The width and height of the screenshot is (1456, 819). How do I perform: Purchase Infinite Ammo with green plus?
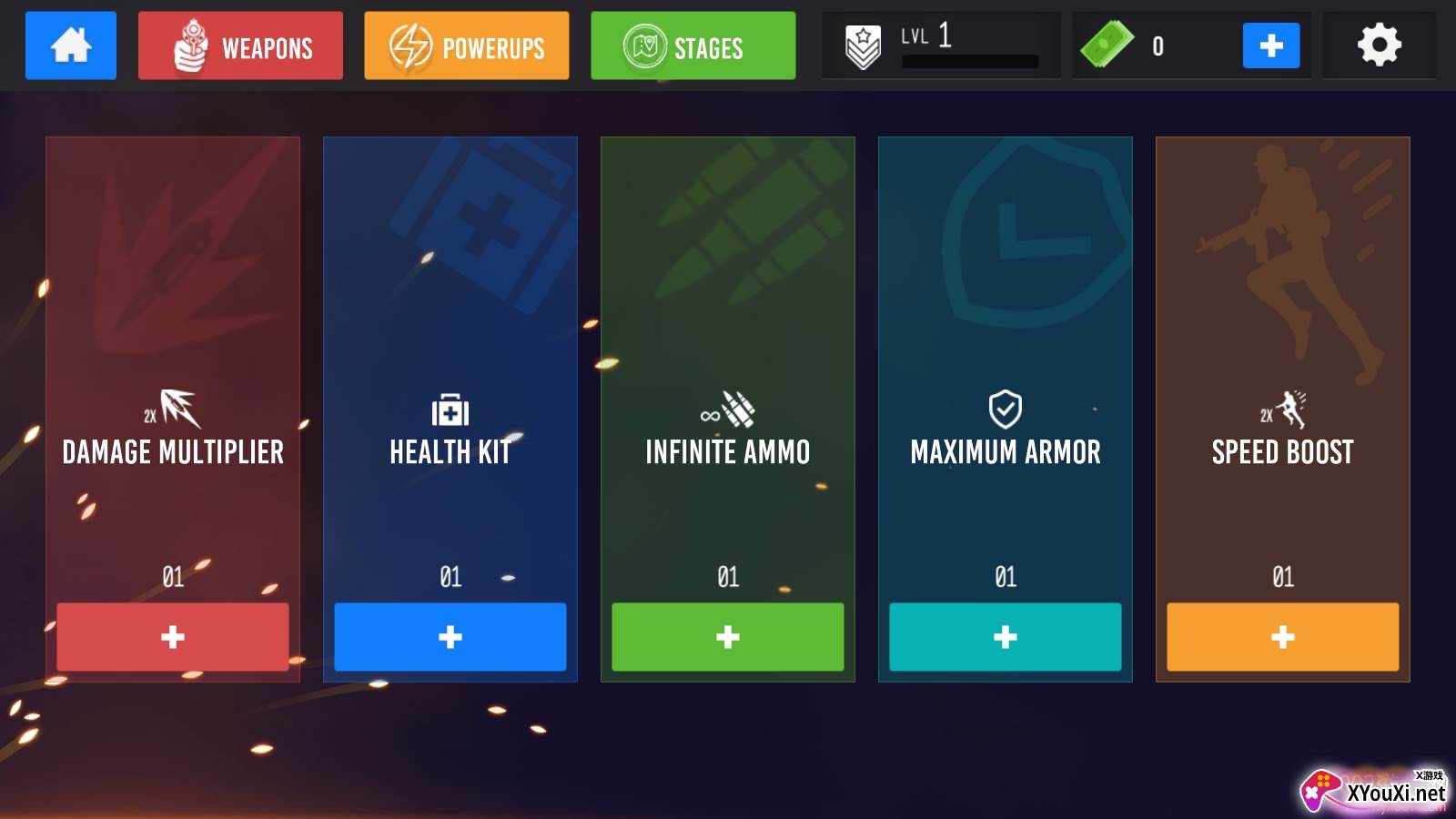(728, 637)
